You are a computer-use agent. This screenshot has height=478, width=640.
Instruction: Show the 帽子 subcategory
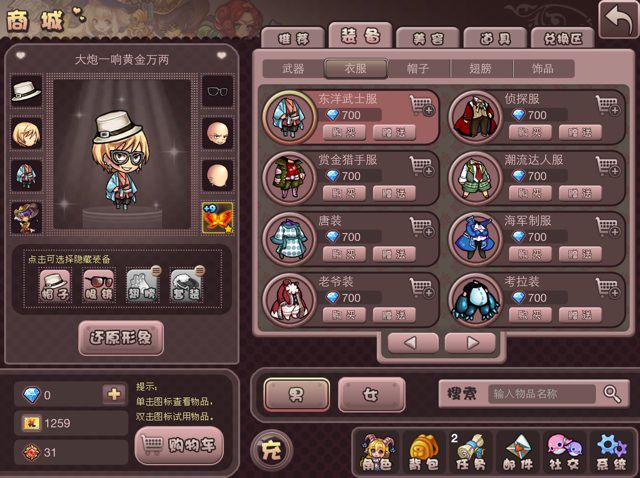point(421,69)
